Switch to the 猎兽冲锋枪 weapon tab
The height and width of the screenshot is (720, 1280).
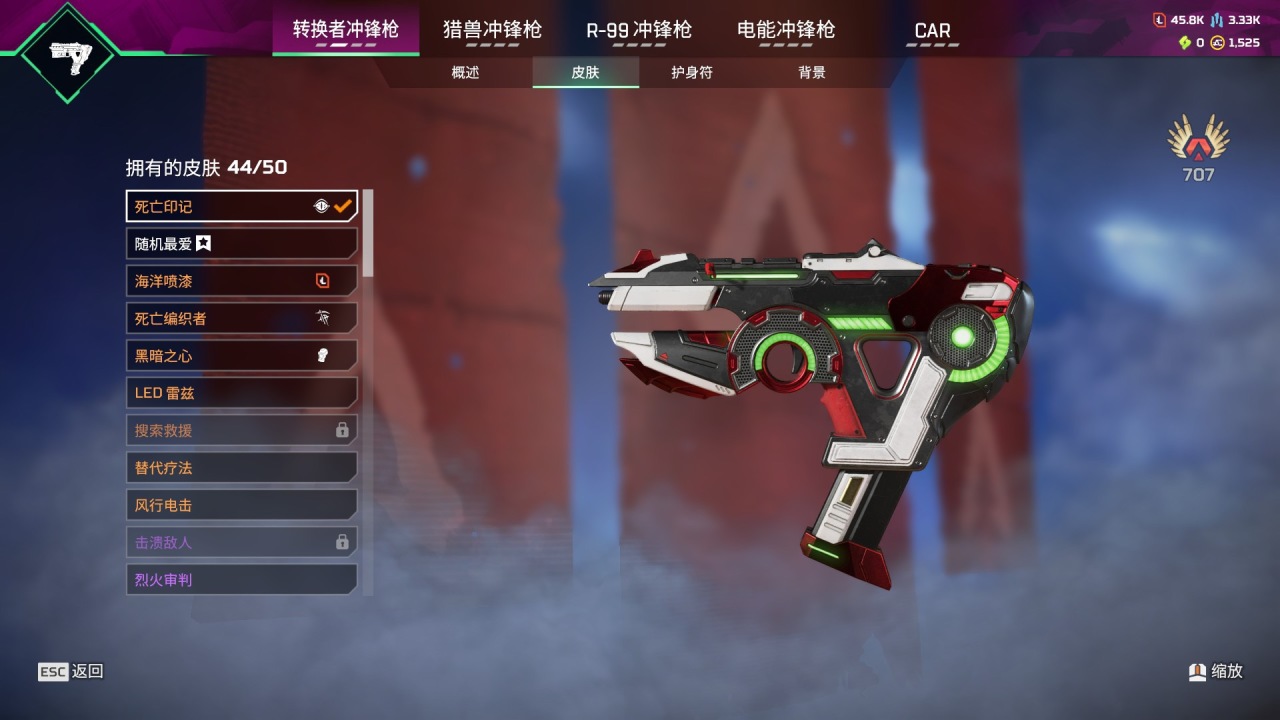tap(492, 30)
